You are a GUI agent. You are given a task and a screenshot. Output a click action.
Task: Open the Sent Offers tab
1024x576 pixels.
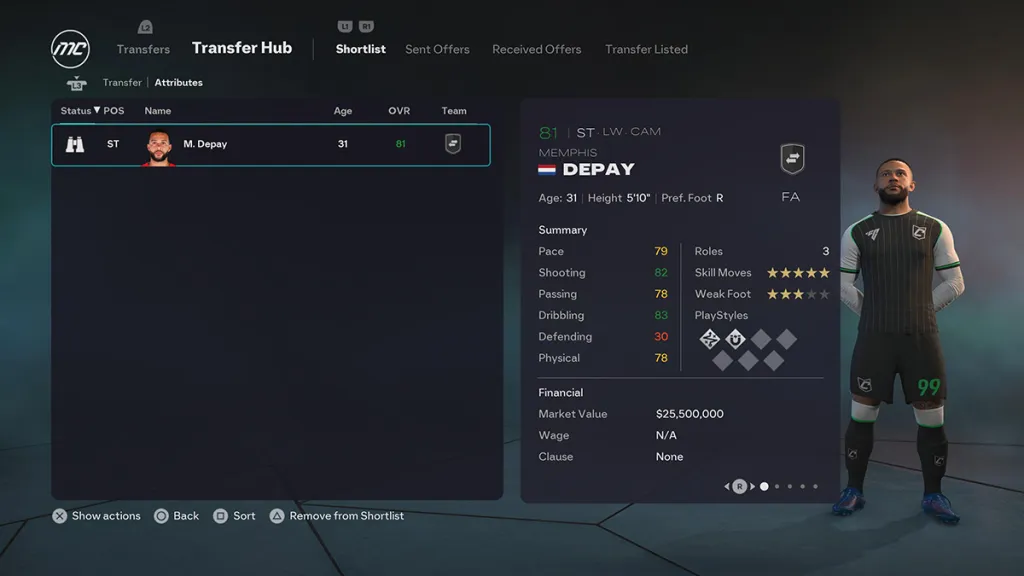coord(437,49)
